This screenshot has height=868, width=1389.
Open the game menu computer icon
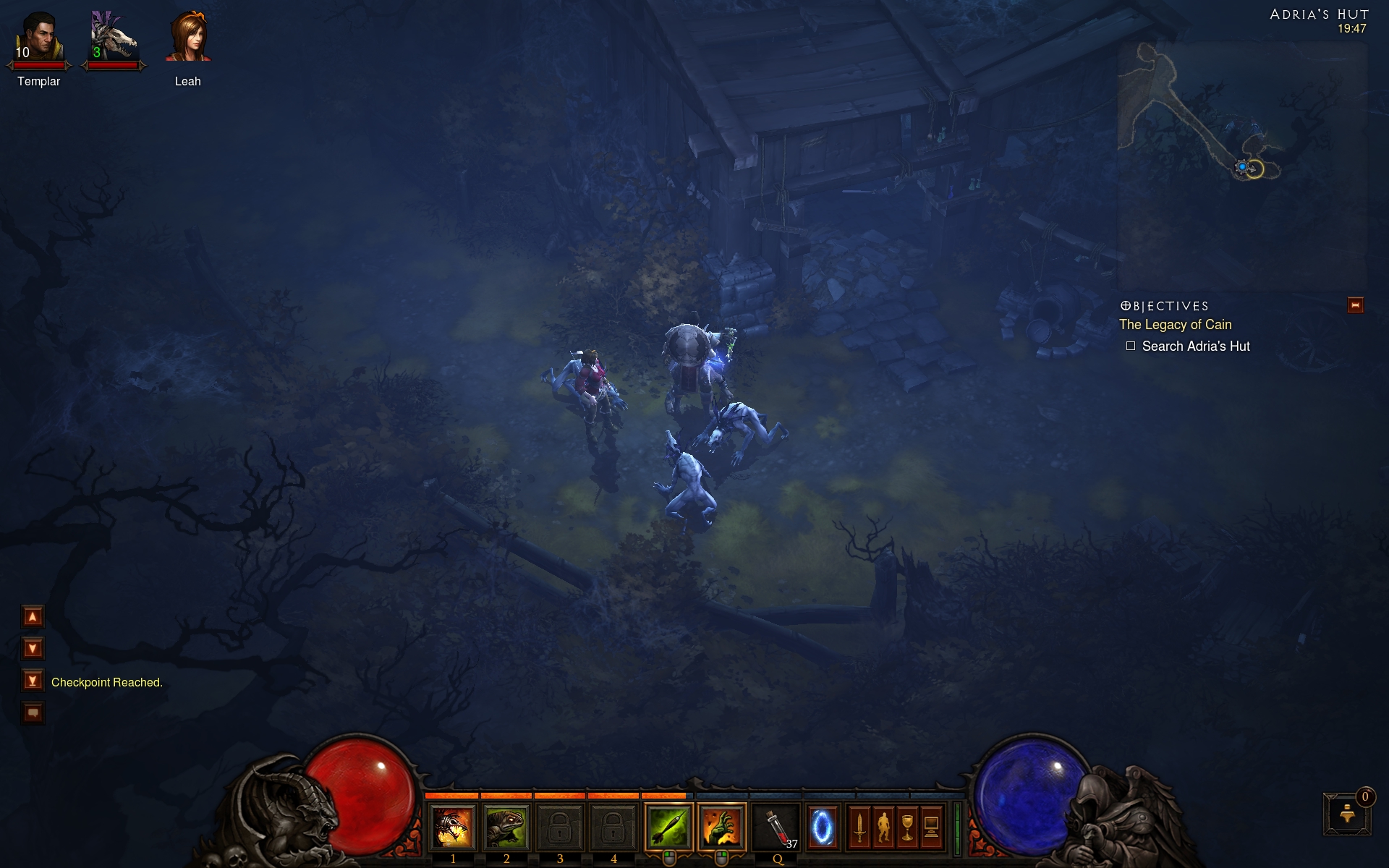pos(932,827)
